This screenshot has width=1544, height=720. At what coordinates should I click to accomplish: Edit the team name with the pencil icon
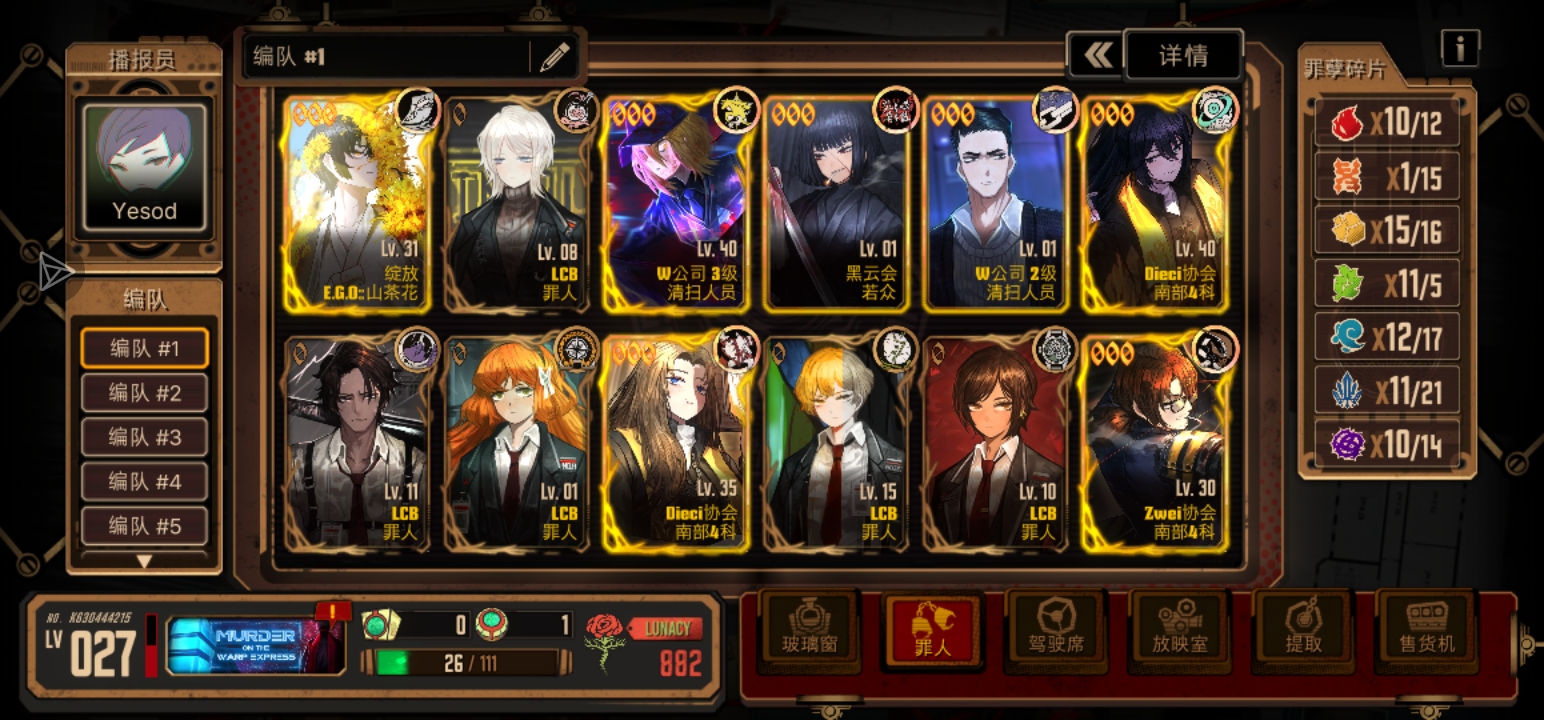coord(554,57)
